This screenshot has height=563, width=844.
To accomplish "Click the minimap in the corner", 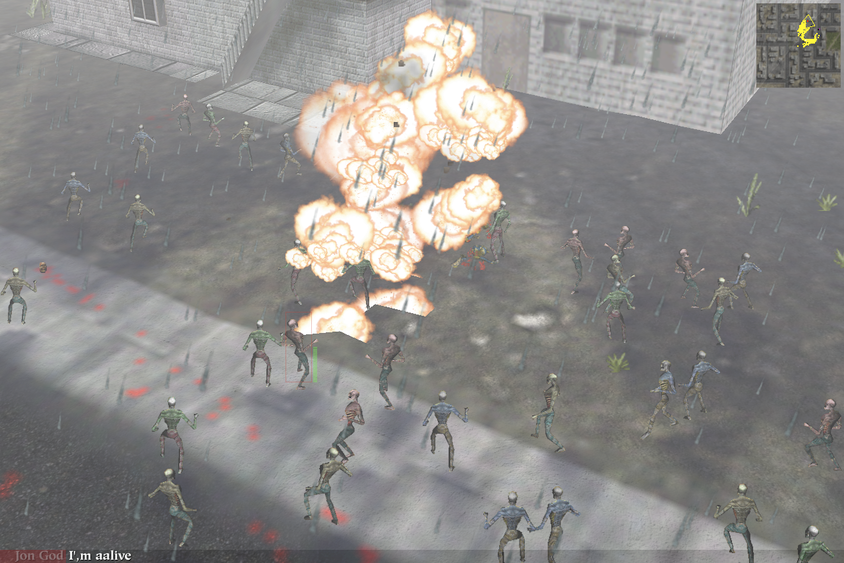I will pyautogui.click(x=799, y=45).
